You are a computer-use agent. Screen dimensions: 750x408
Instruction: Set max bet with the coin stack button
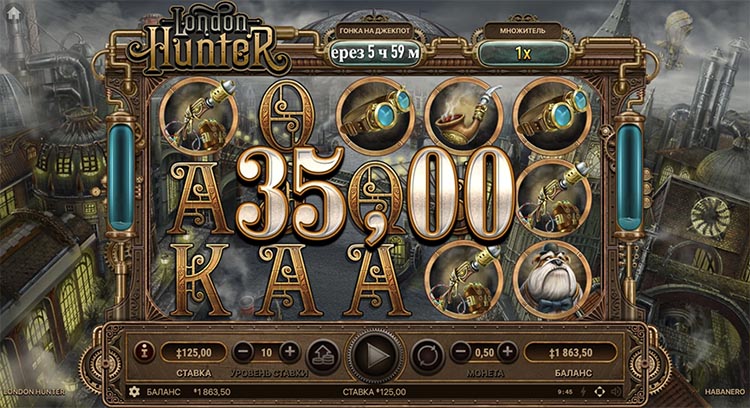click(x=322, y=353)
